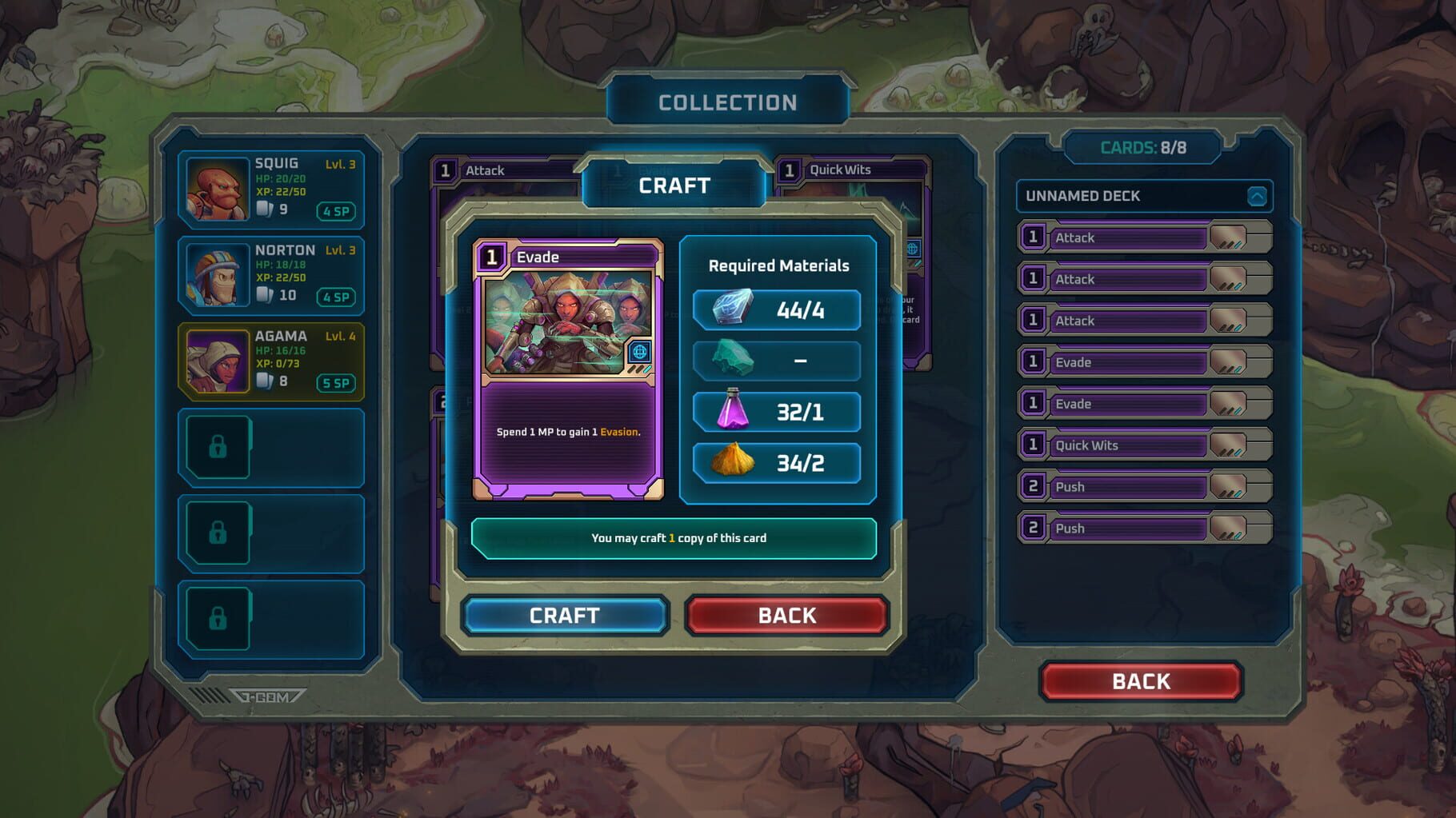Collapse the Unnamed Deck list
The image size is (1456, 818).
[1255, 194]
